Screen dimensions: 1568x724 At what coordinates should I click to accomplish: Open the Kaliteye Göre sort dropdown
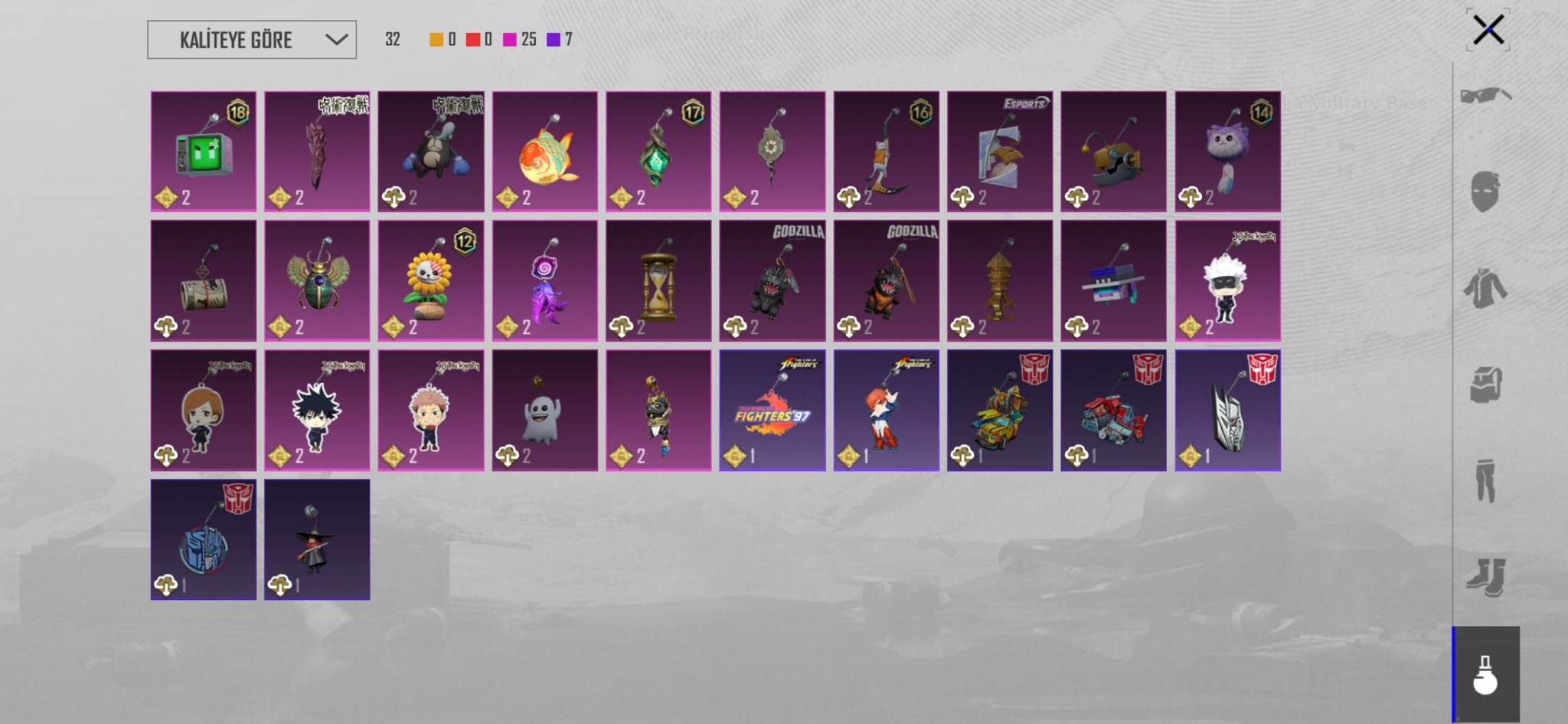(251, 40)
